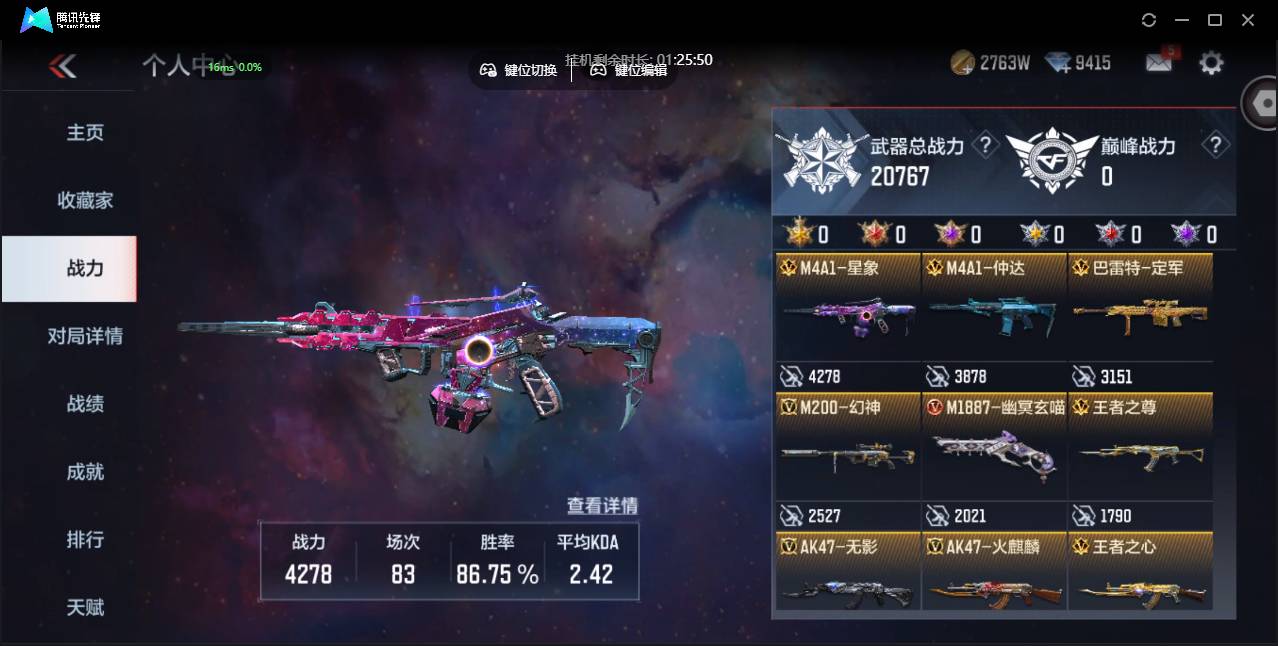Open the 收藏家 tab
Screen dimensions: 1278x646
(x=85, y=201)
